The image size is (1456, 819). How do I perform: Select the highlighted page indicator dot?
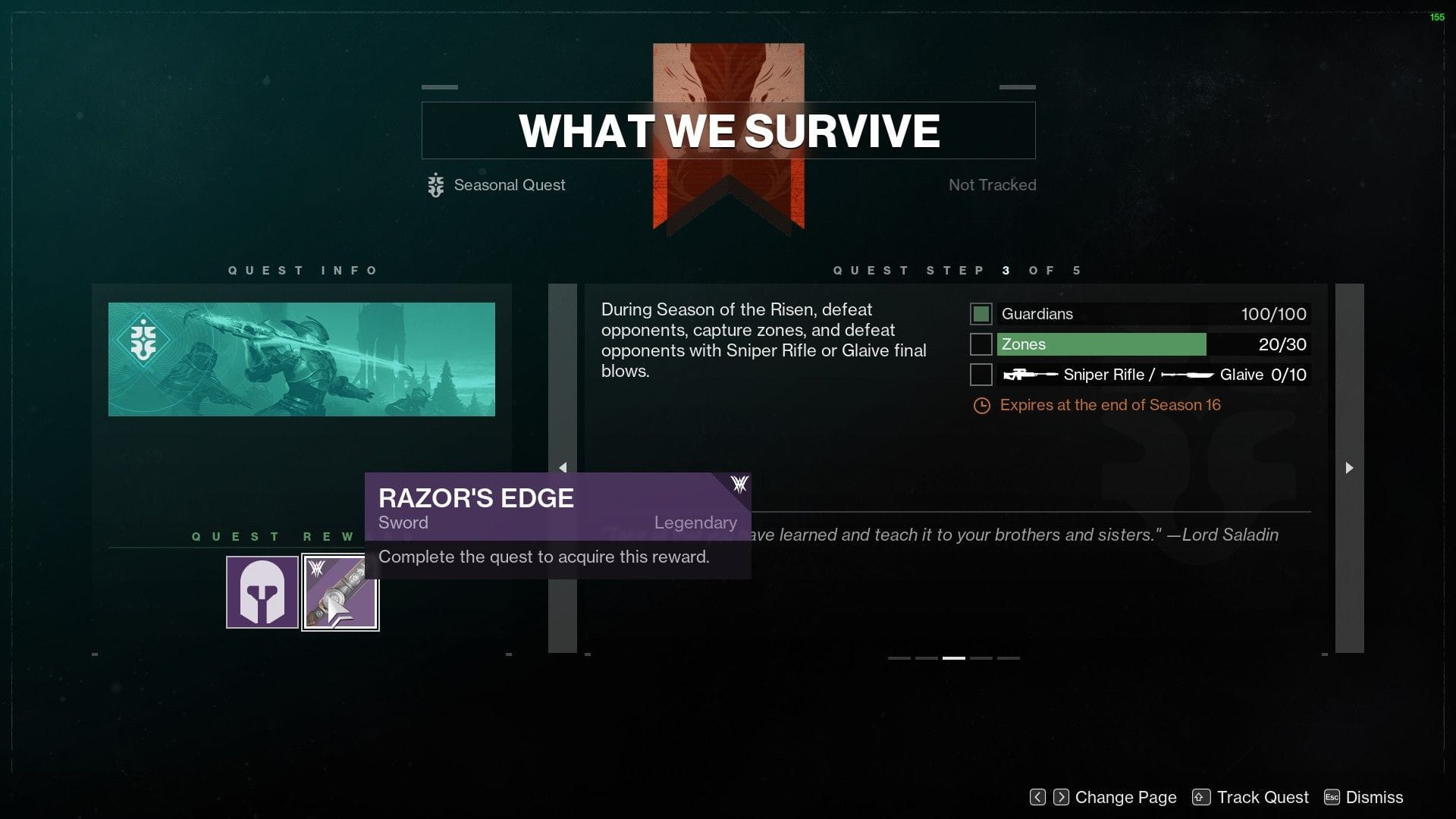pos(952,658)
